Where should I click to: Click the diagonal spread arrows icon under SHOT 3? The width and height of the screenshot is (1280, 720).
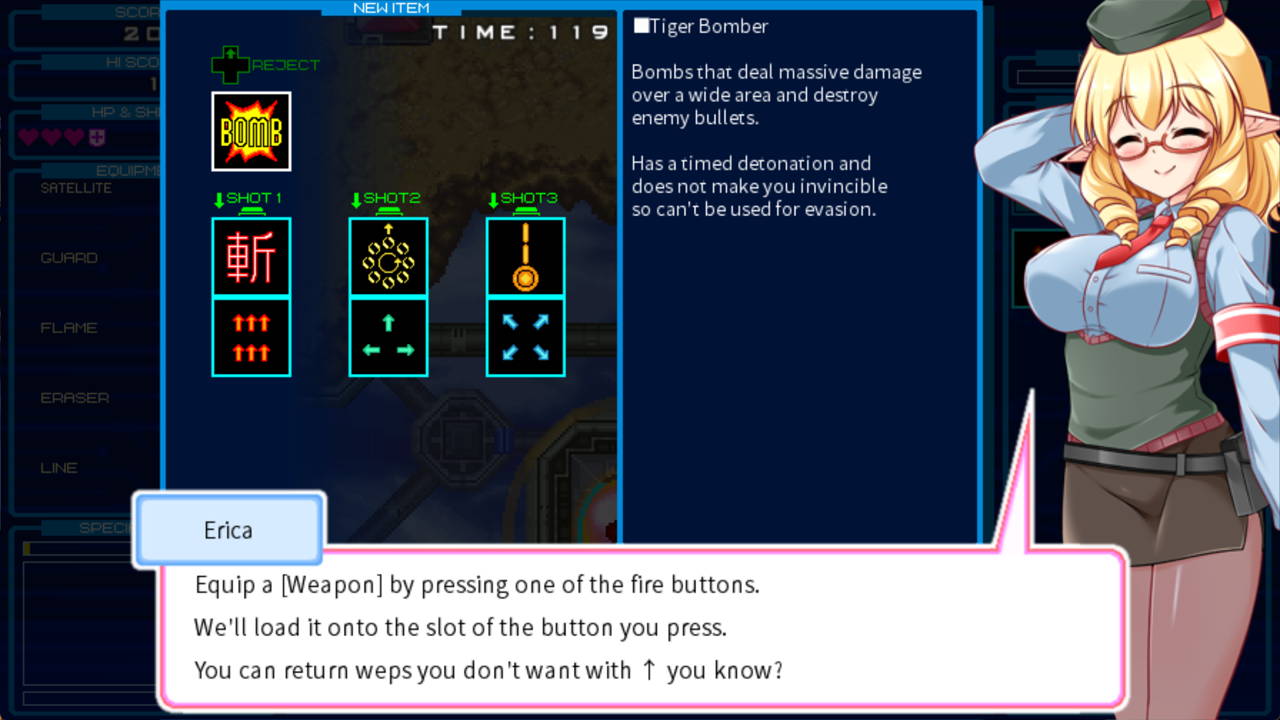tap(525, 335)
